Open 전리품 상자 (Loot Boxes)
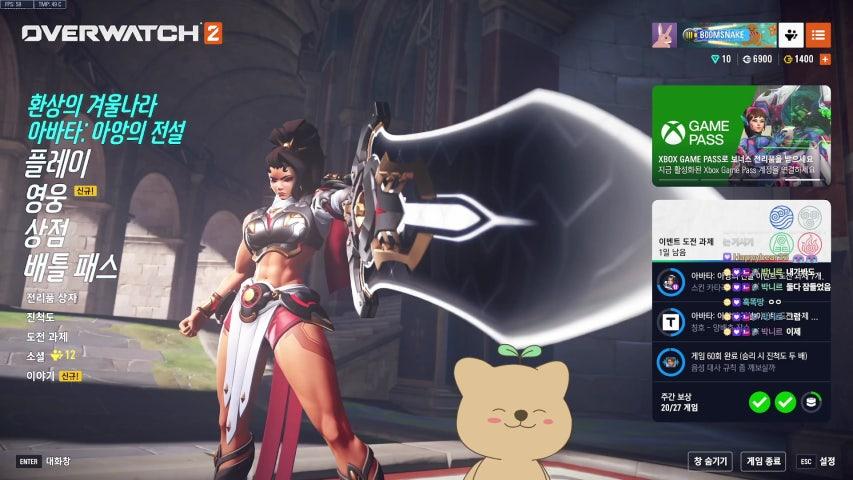This screenshot has width=853, height=480. (51, 298)
